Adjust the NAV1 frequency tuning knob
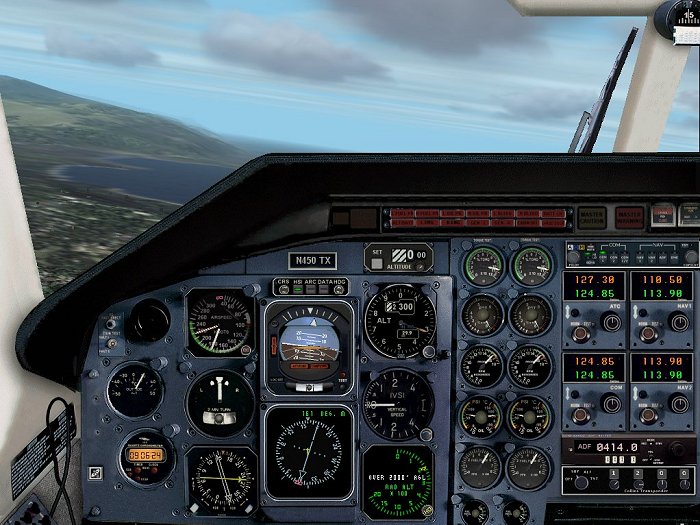 (680, 323)
